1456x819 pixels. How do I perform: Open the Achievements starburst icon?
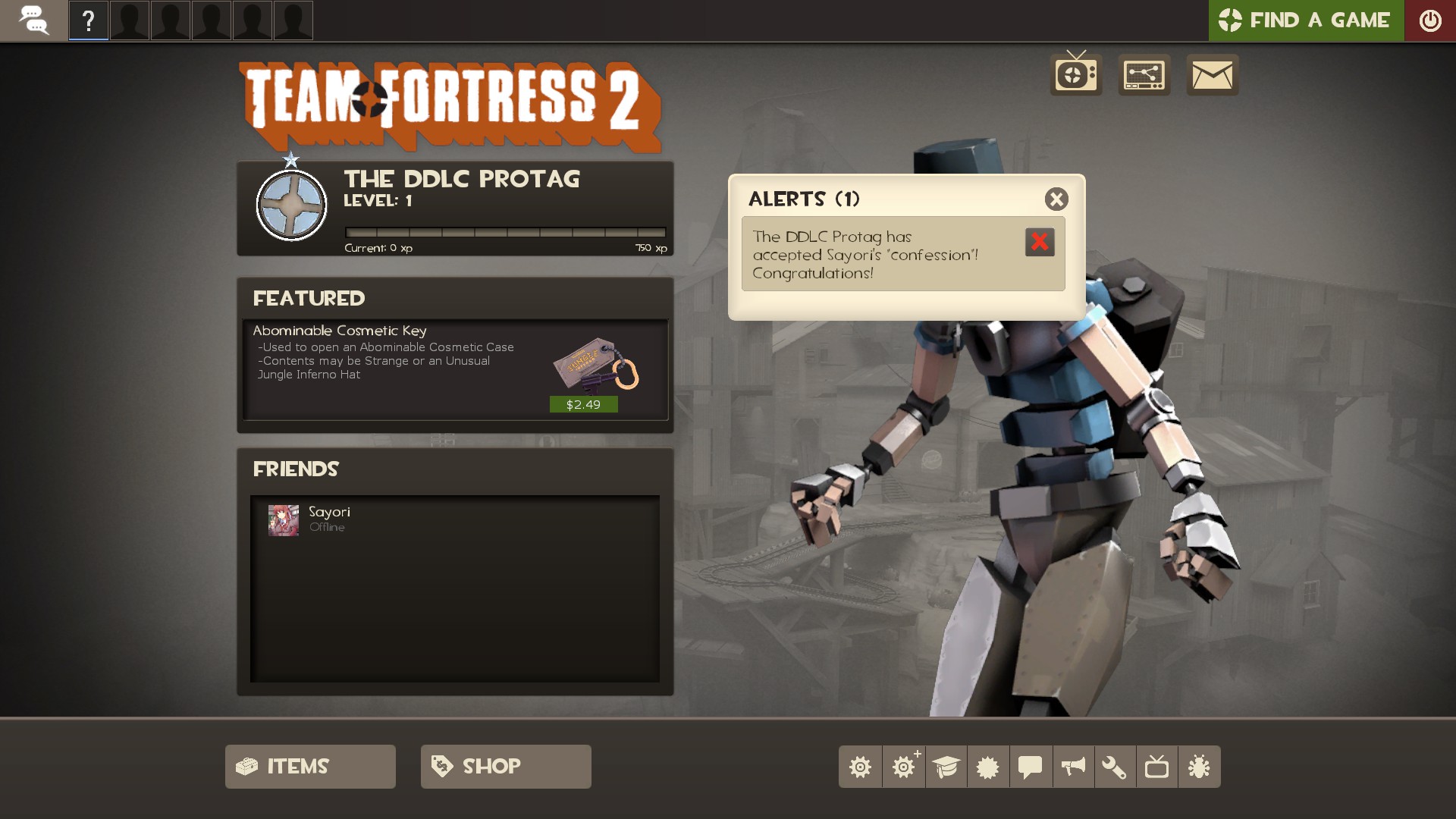[x=989, y=767]
